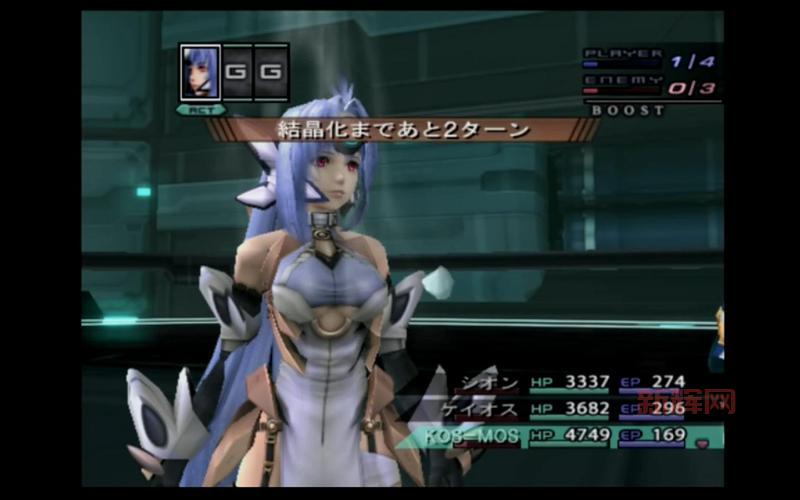Select KOS-MOS portrait in the turn order
The image size is (800, 500).
(200, 72)
